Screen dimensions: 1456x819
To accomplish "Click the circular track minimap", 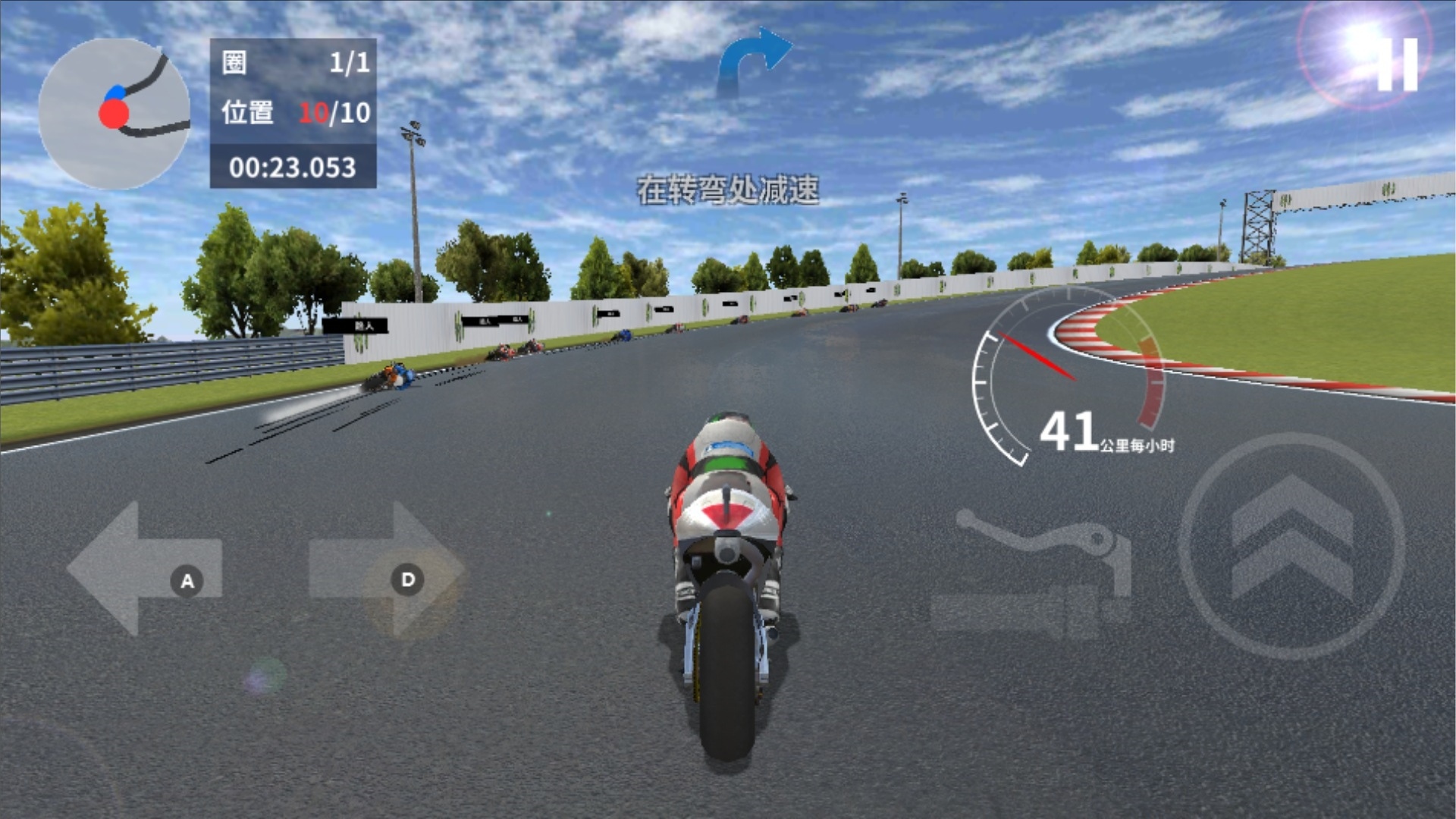I will 114,113.
